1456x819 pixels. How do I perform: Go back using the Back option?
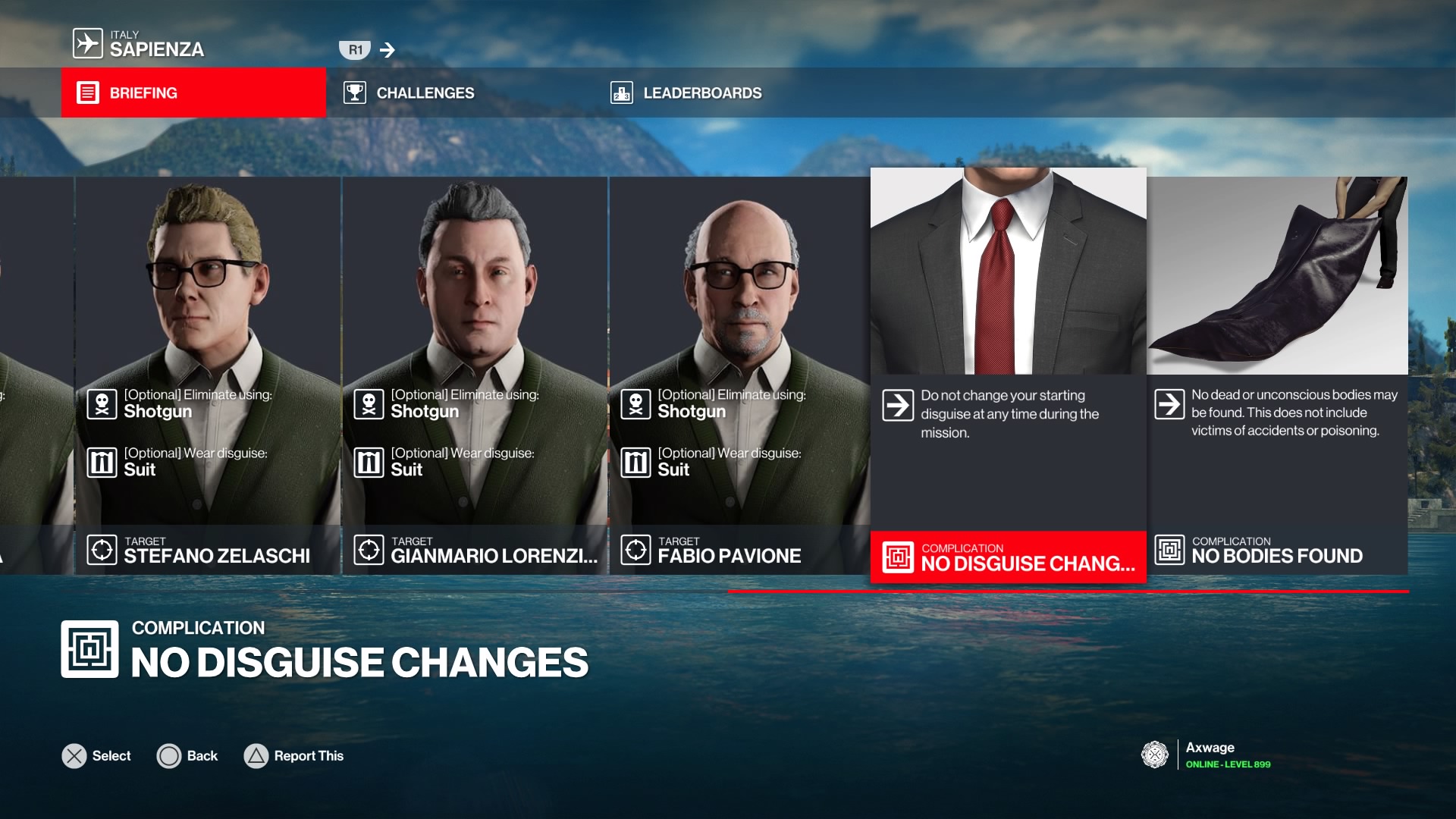187,756
